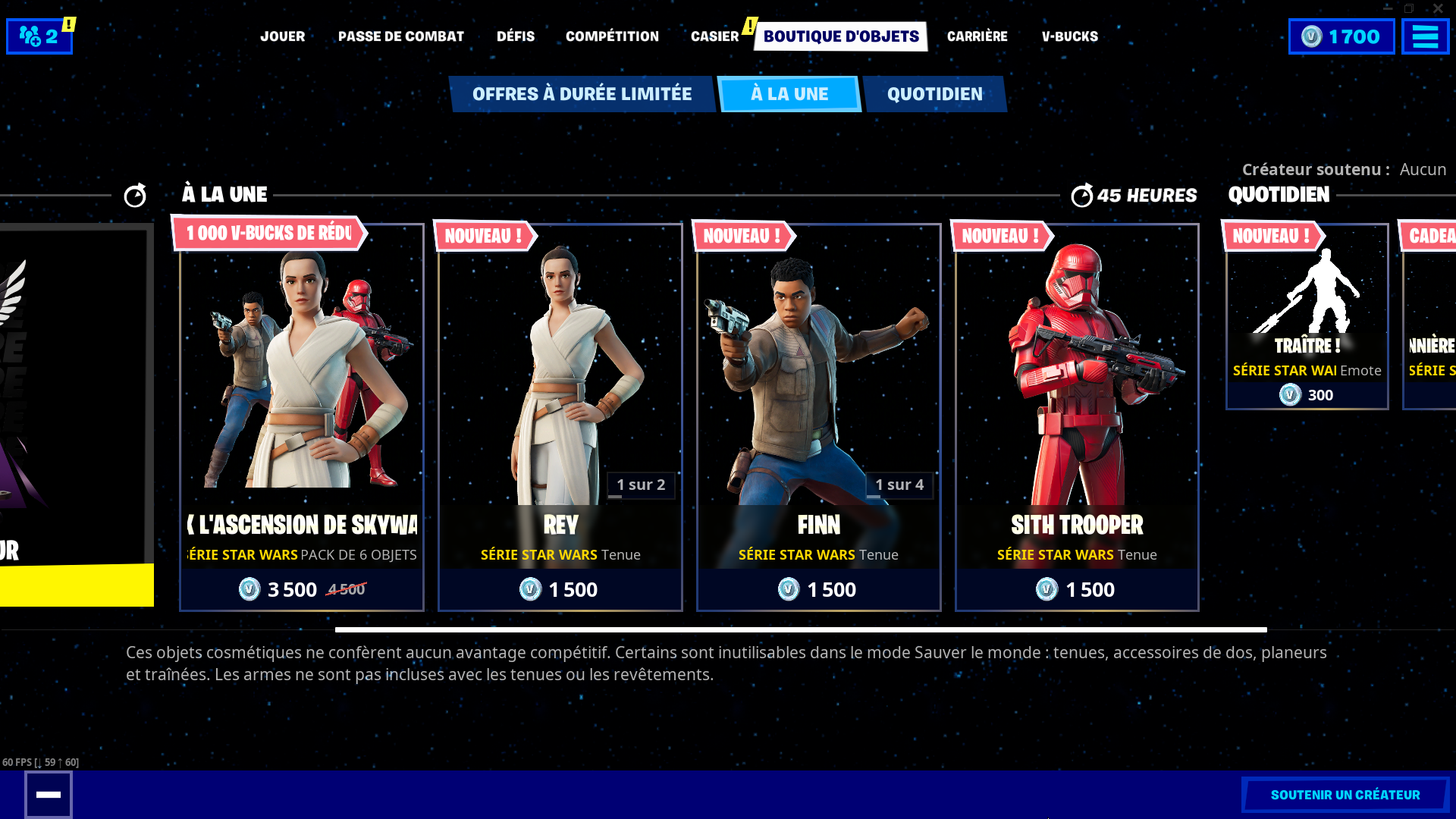The image size is (1456, 819).
Task: Select CARRIÈRE from the top navigation
Action: click(977, 36)
